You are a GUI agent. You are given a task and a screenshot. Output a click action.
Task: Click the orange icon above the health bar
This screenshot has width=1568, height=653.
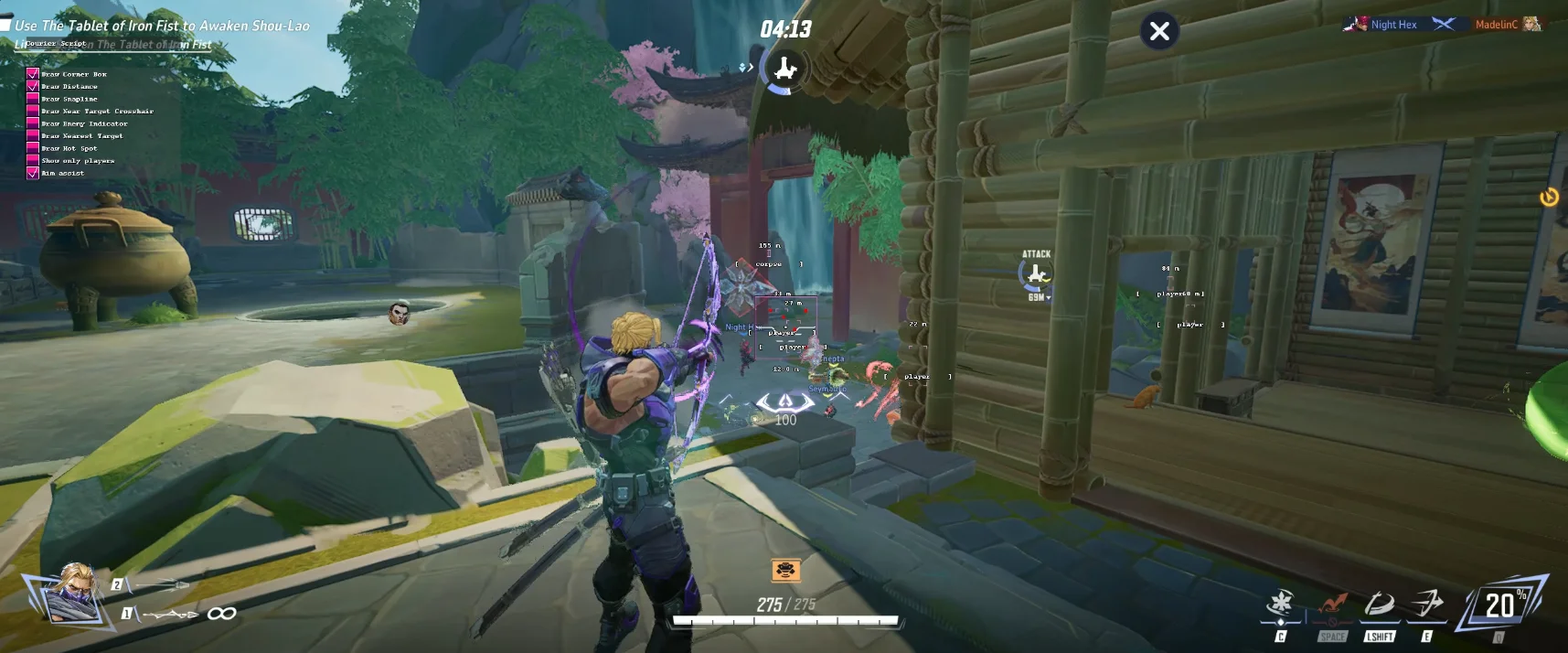click(x=785, y=571)
